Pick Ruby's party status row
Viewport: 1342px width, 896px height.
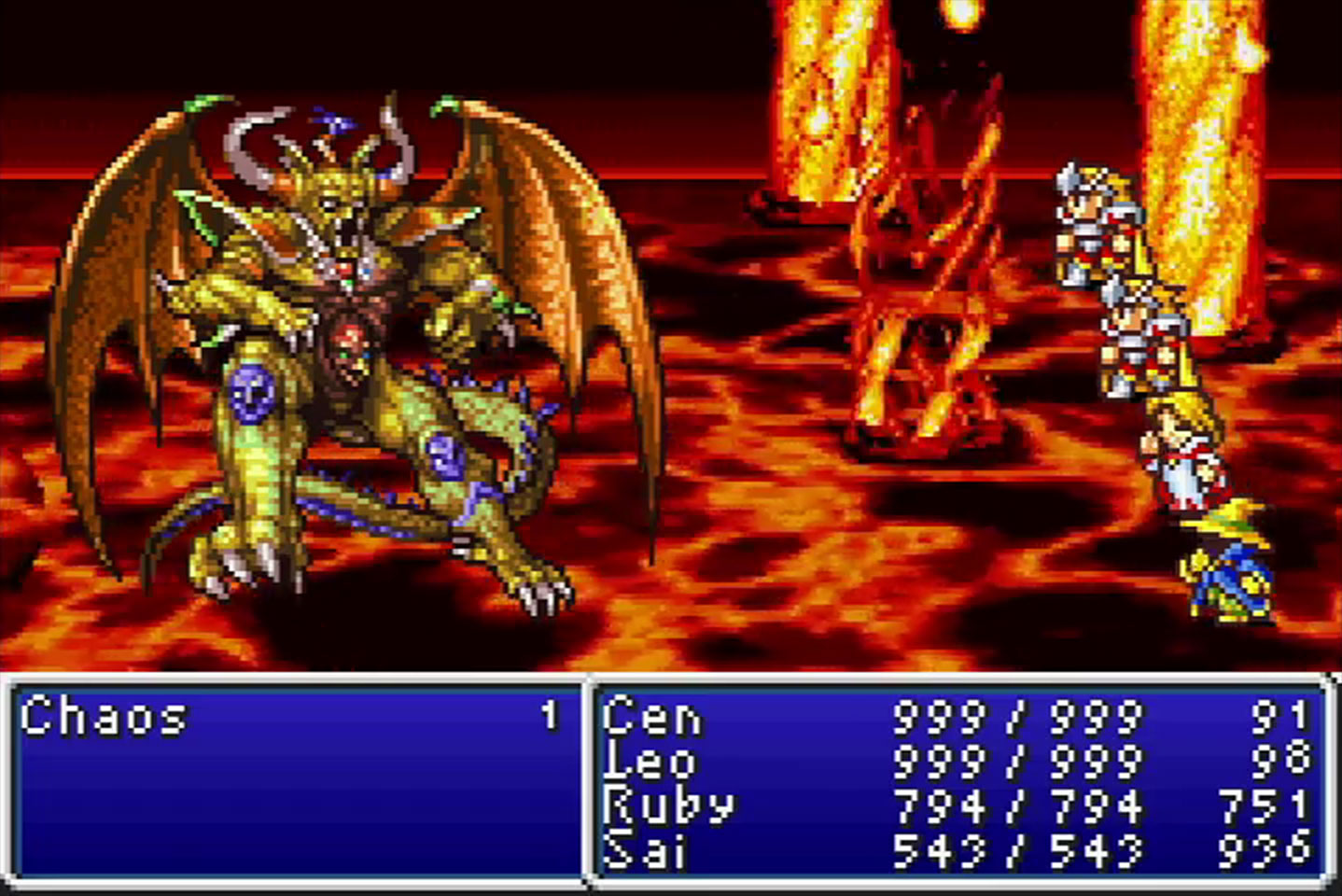956,805
